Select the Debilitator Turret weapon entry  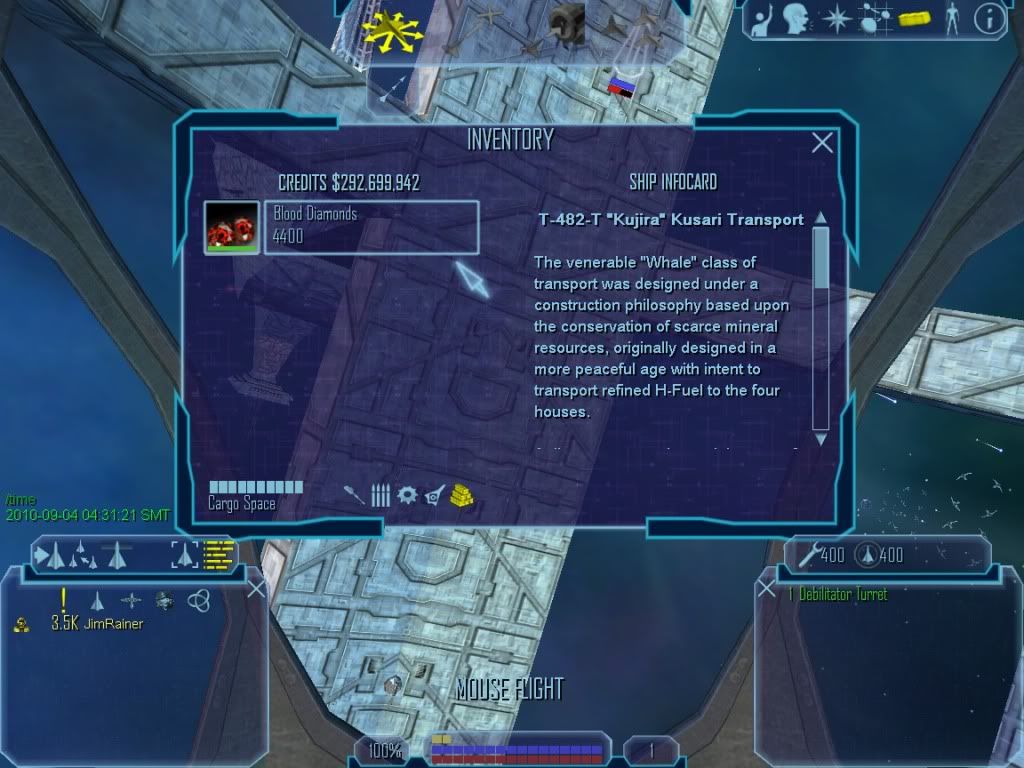(838, 594)
